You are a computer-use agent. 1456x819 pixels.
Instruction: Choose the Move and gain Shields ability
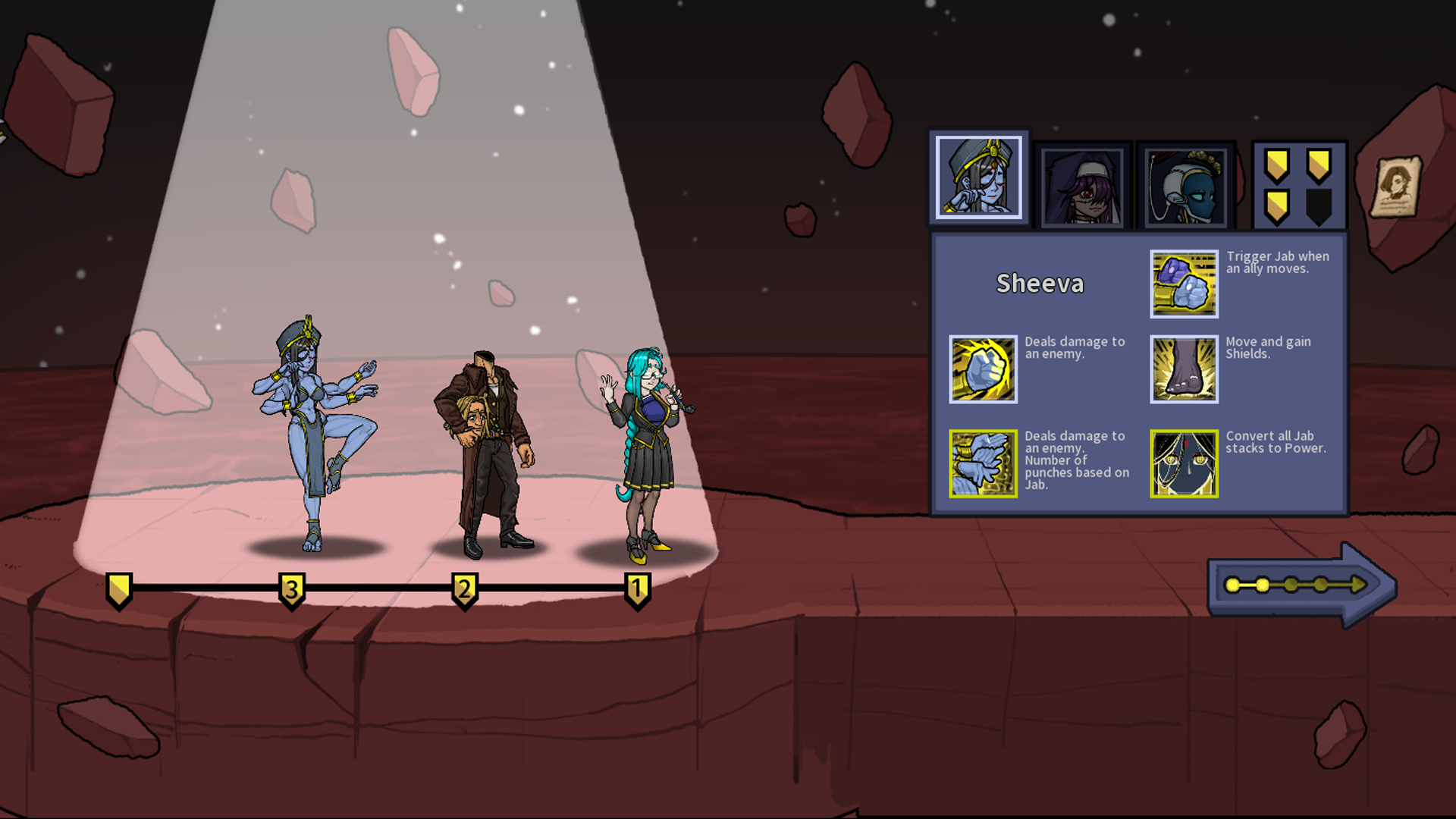click(x=1184, y=369)
